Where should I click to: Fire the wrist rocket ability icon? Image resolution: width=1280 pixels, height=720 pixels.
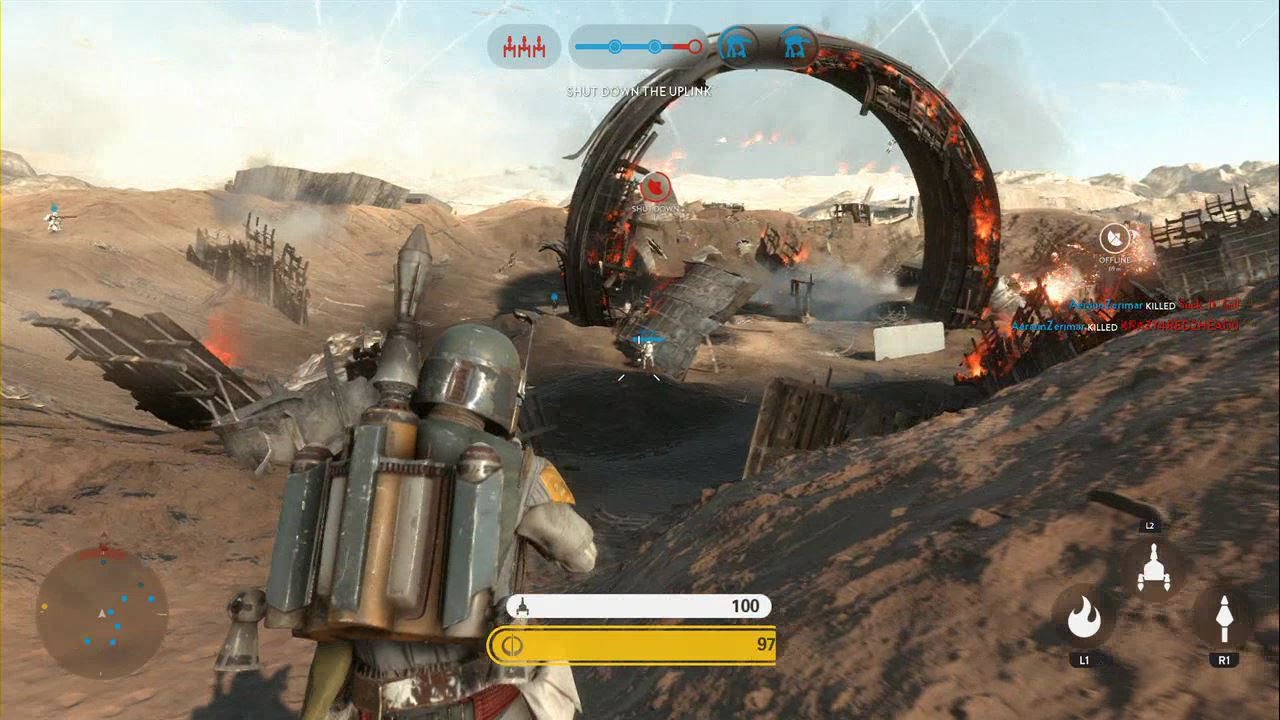tap(1223, 619)
